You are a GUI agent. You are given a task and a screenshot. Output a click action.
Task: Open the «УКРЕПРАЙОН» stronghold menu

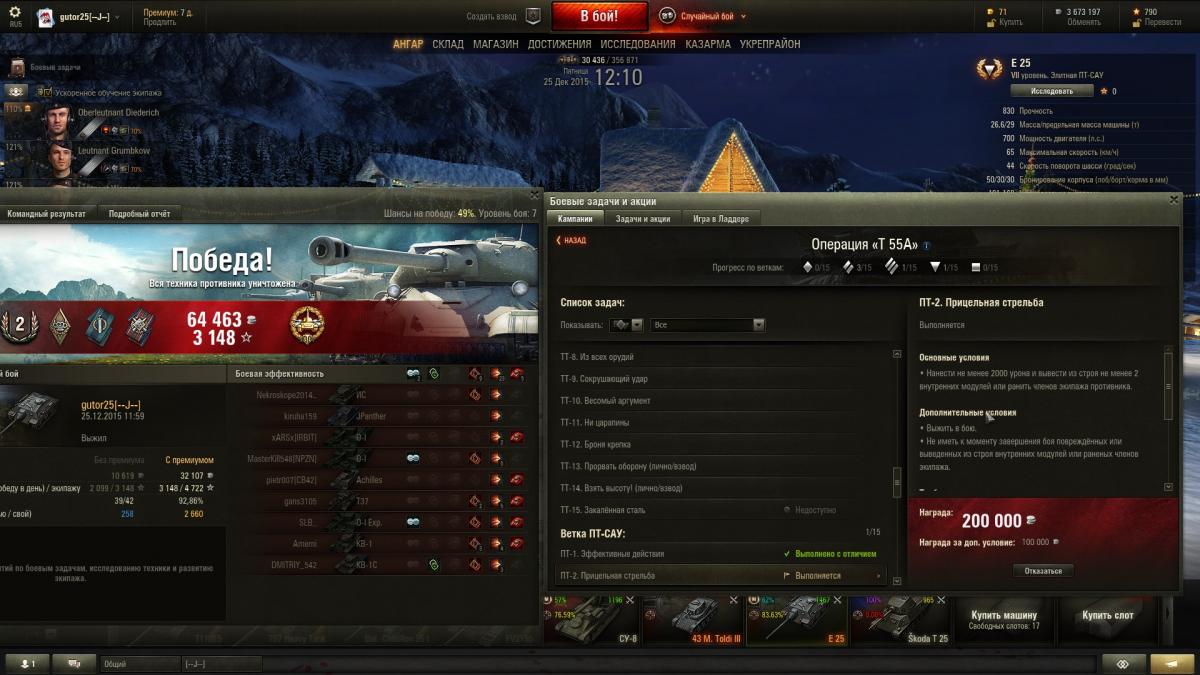click(x=769, y=44)
